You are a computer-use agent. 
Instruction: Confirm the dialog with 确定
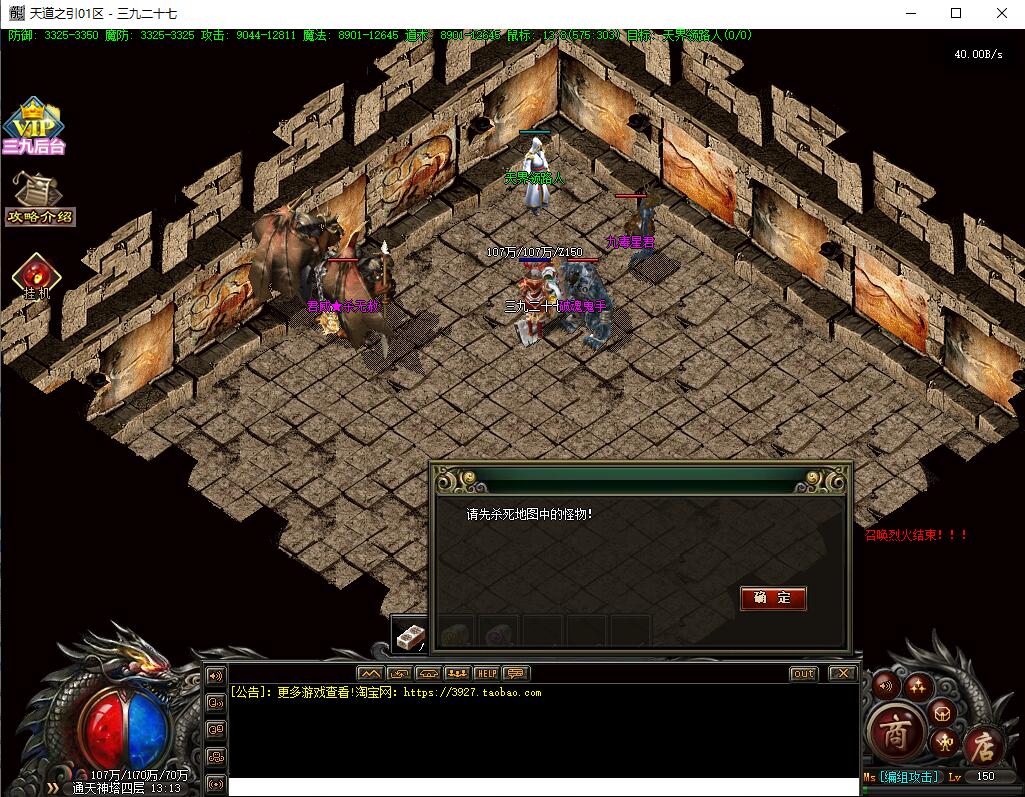point(773,598)
